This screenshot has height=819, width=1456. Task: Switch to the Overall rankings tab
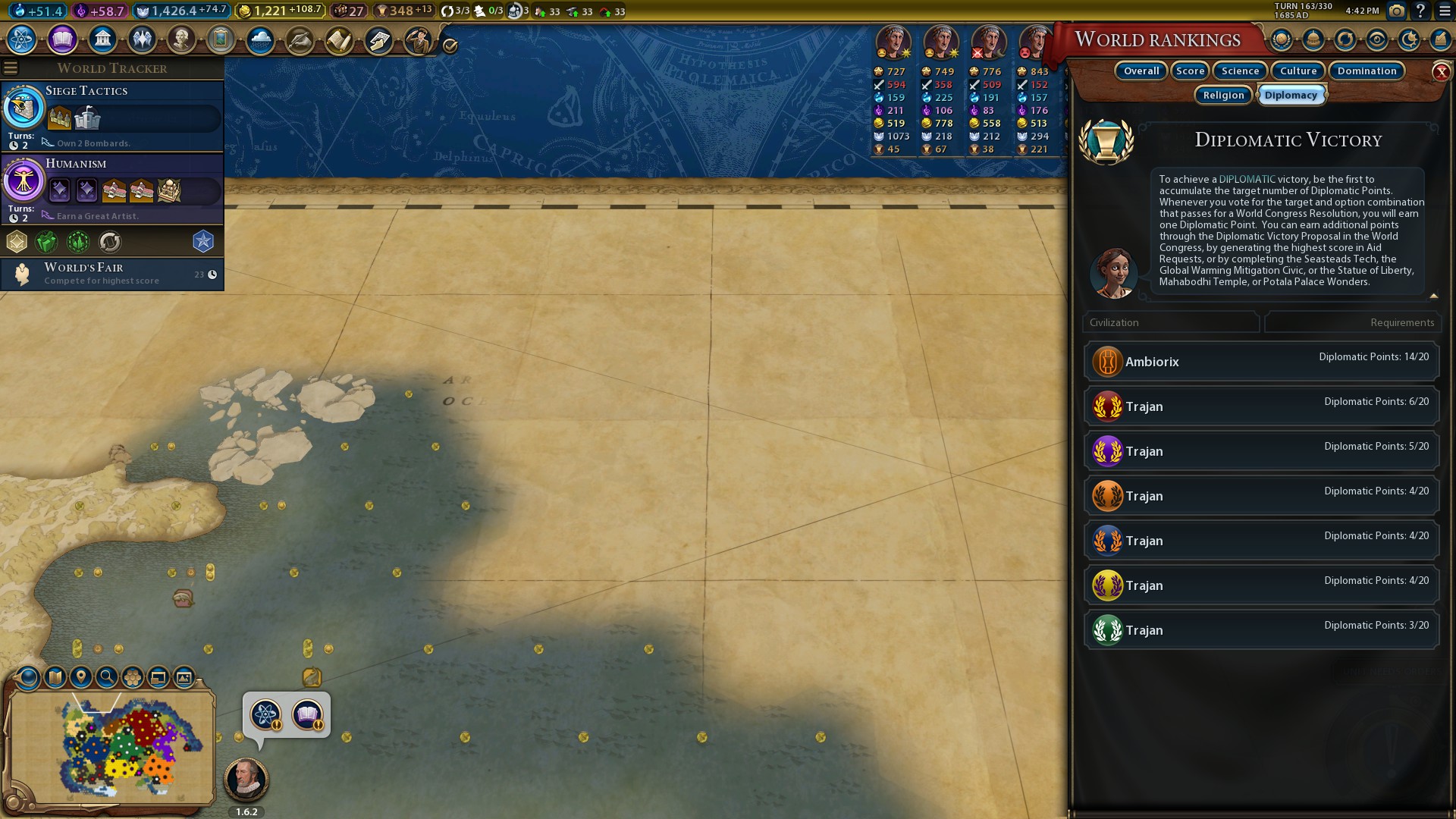click(x=1141, y=71)
